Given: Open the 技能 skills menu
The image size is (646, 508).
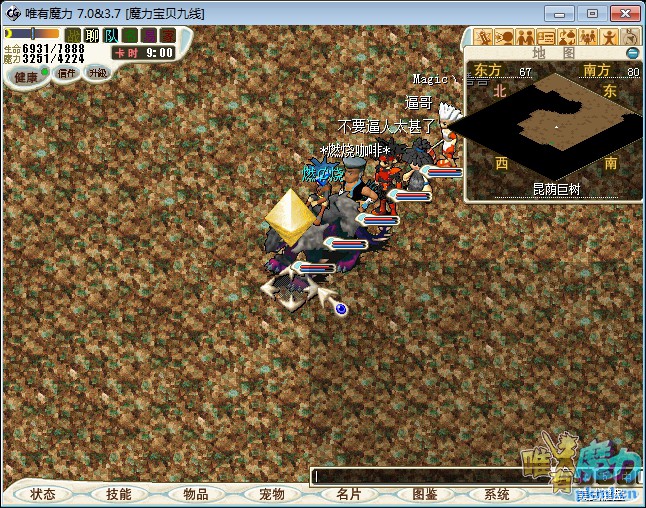Looking at the screenshot, I should coord(119,494).
